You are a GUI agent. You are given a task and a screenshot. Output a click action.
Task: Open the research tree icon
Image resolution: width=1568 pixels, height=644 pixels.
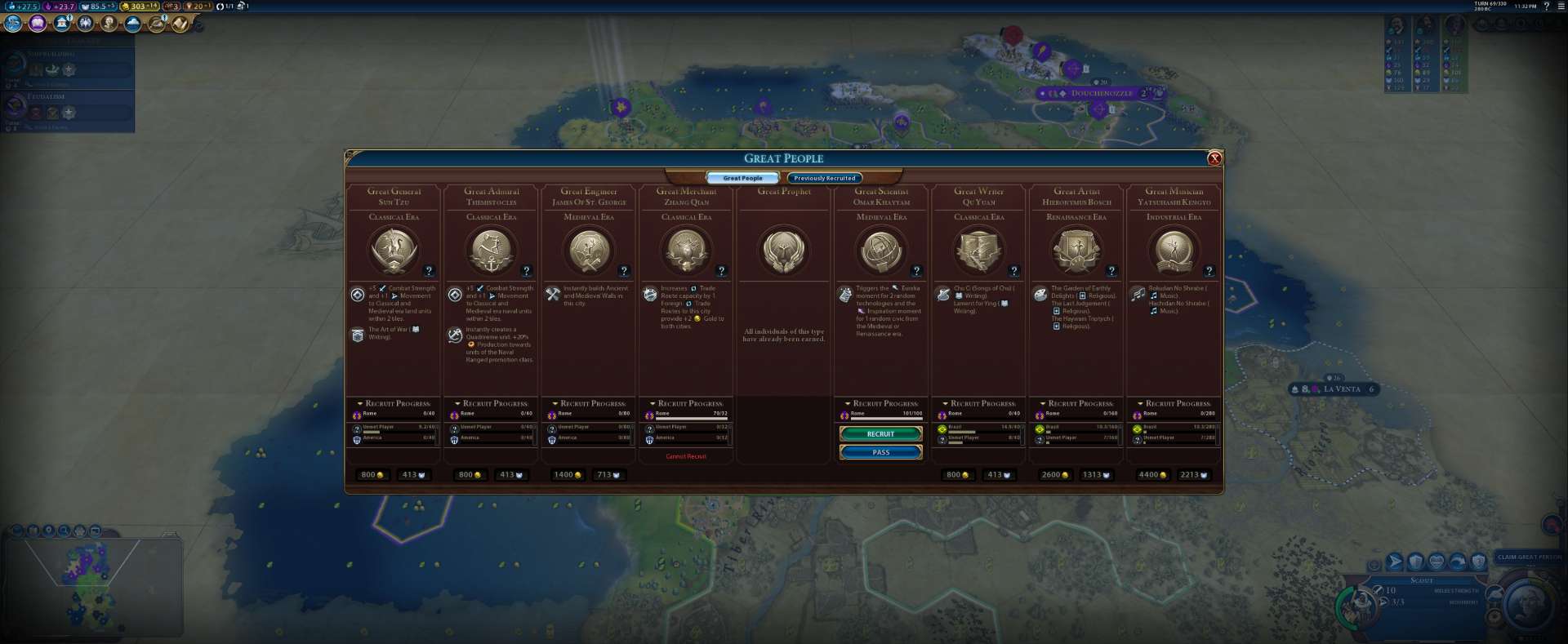pos(14,24)
